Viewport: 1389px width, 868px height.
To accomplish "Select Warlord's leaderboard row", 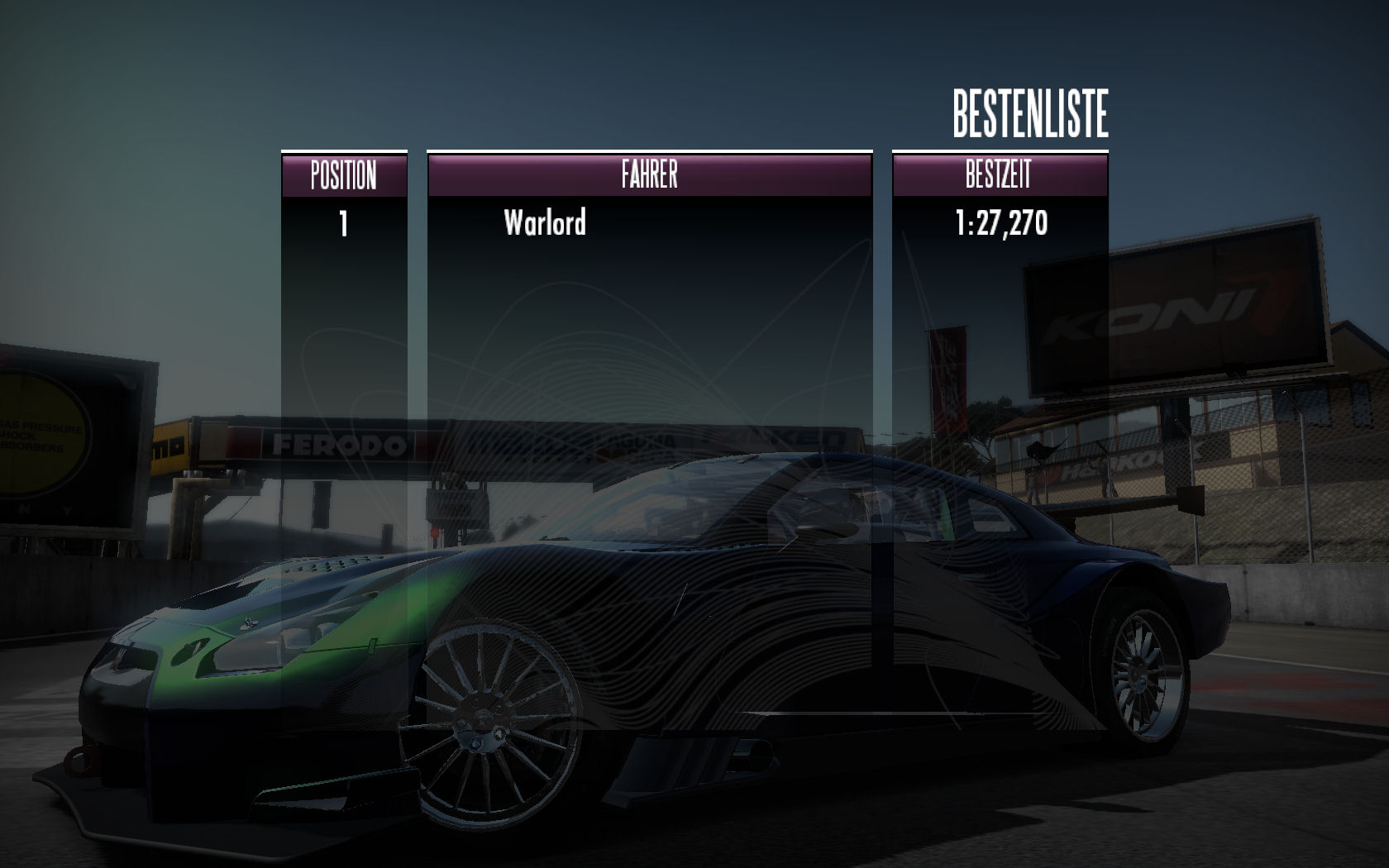I will pyautogui.click(x=546, y=223).
